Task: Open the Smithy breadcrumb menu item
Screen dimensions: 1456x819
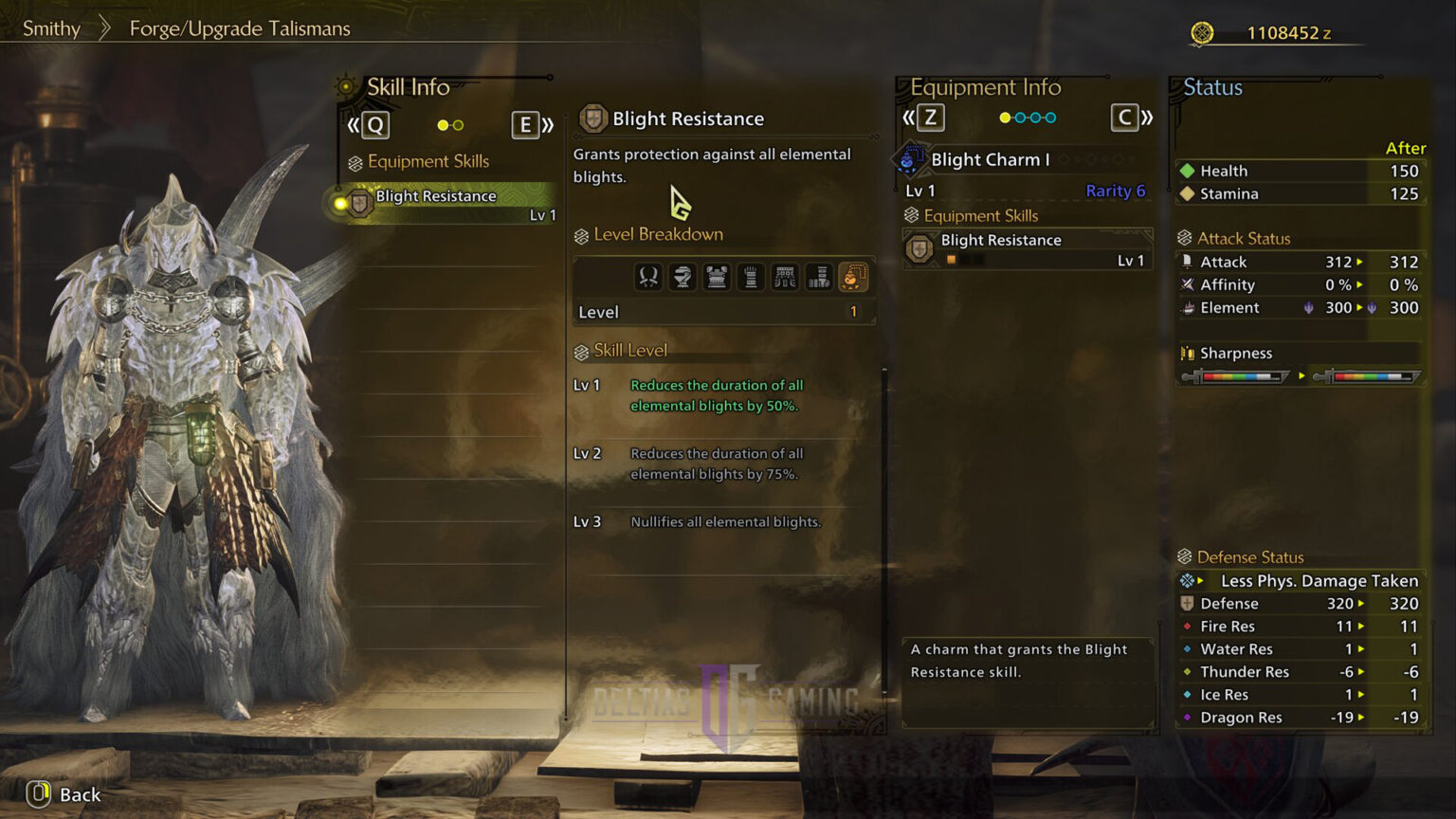Action: (x=51, y=28)
